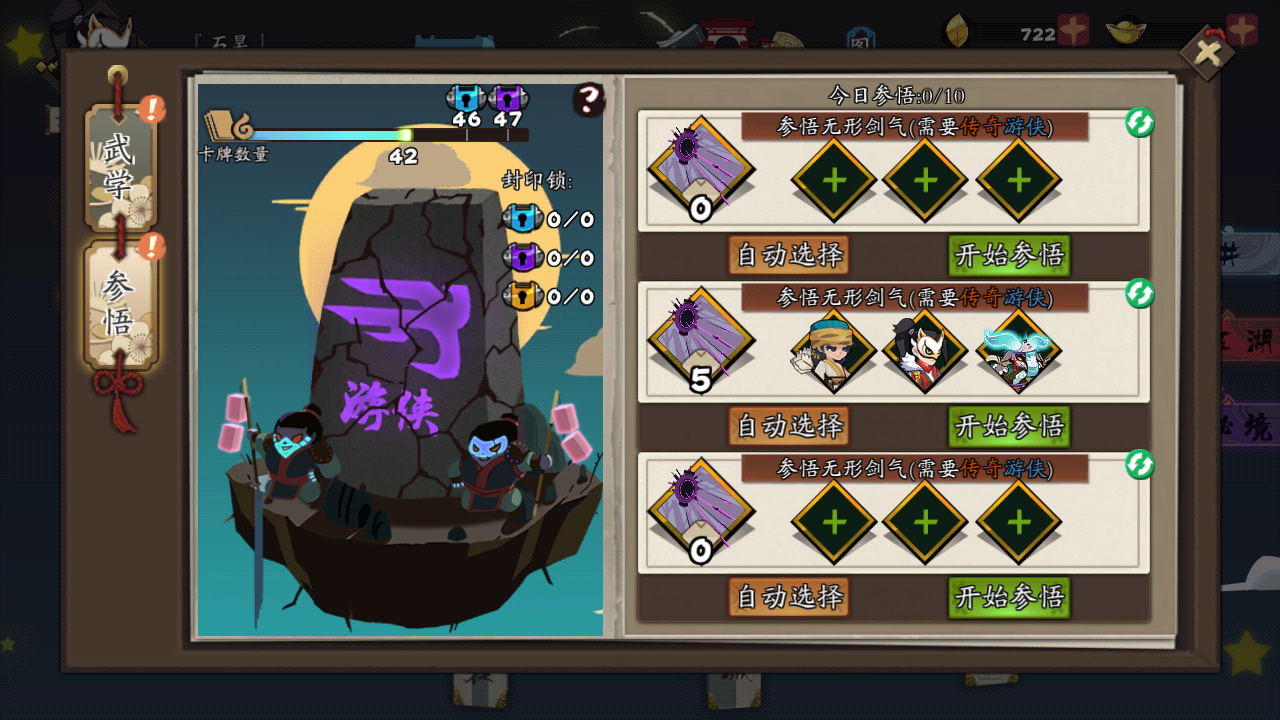1280x720 pixels.
Task: Click the orange seal lock in 封印锁 list
Action: tap(522, 296)
